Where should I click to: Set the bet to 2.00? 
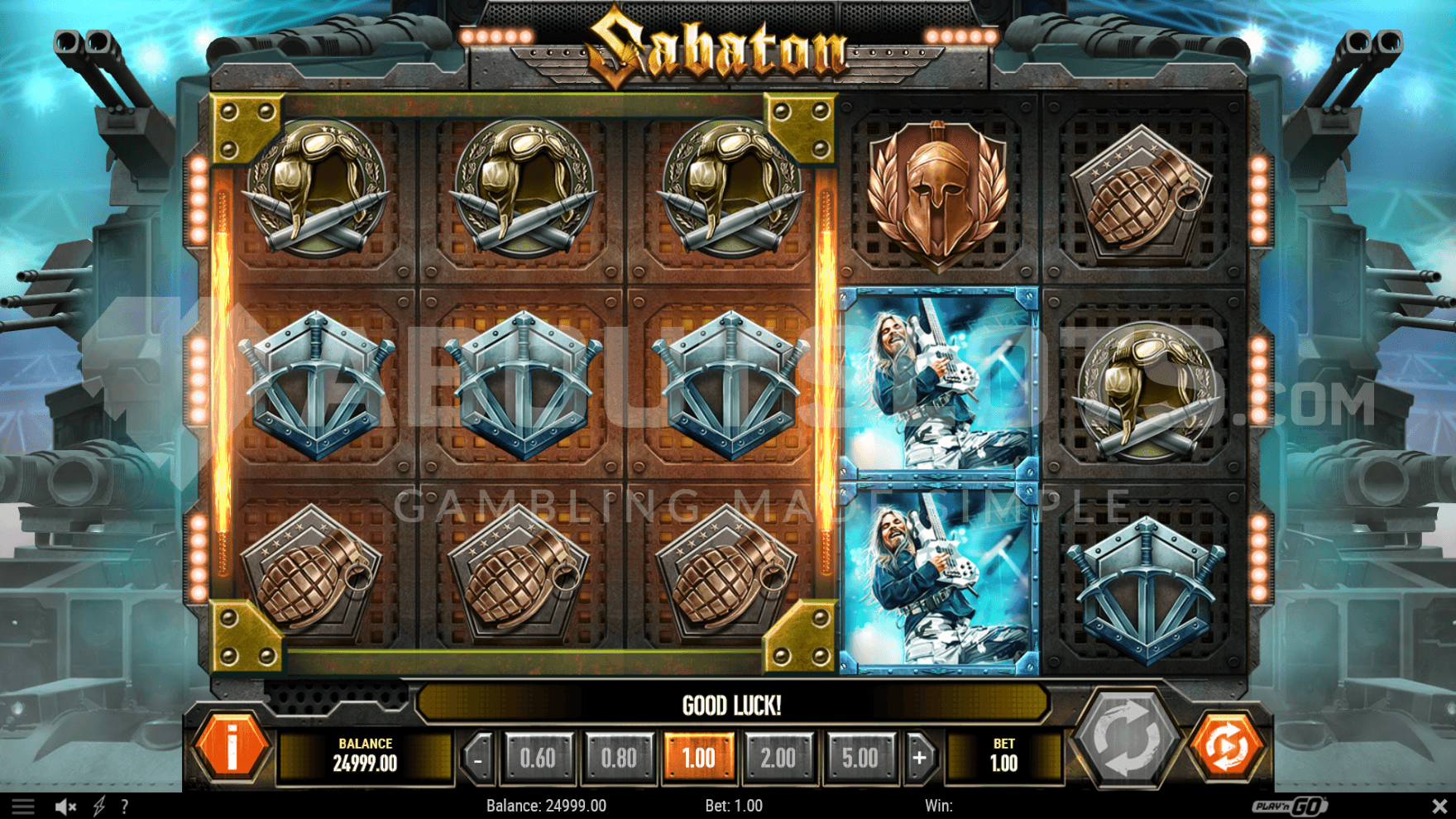[778, 758]
